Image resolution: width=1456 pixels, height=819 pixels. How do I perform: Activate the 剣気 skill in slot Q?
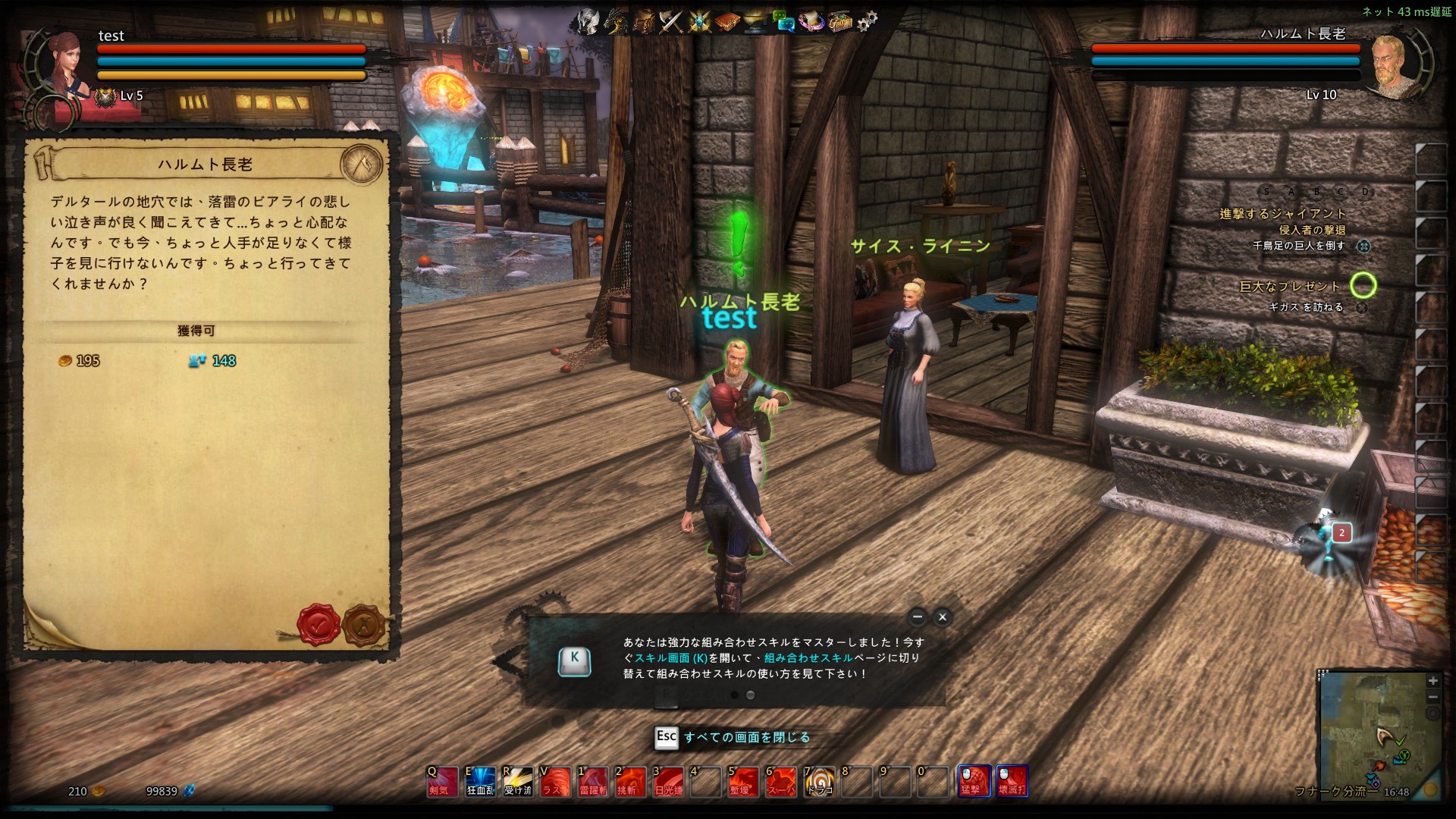click(x=442, y=781)
